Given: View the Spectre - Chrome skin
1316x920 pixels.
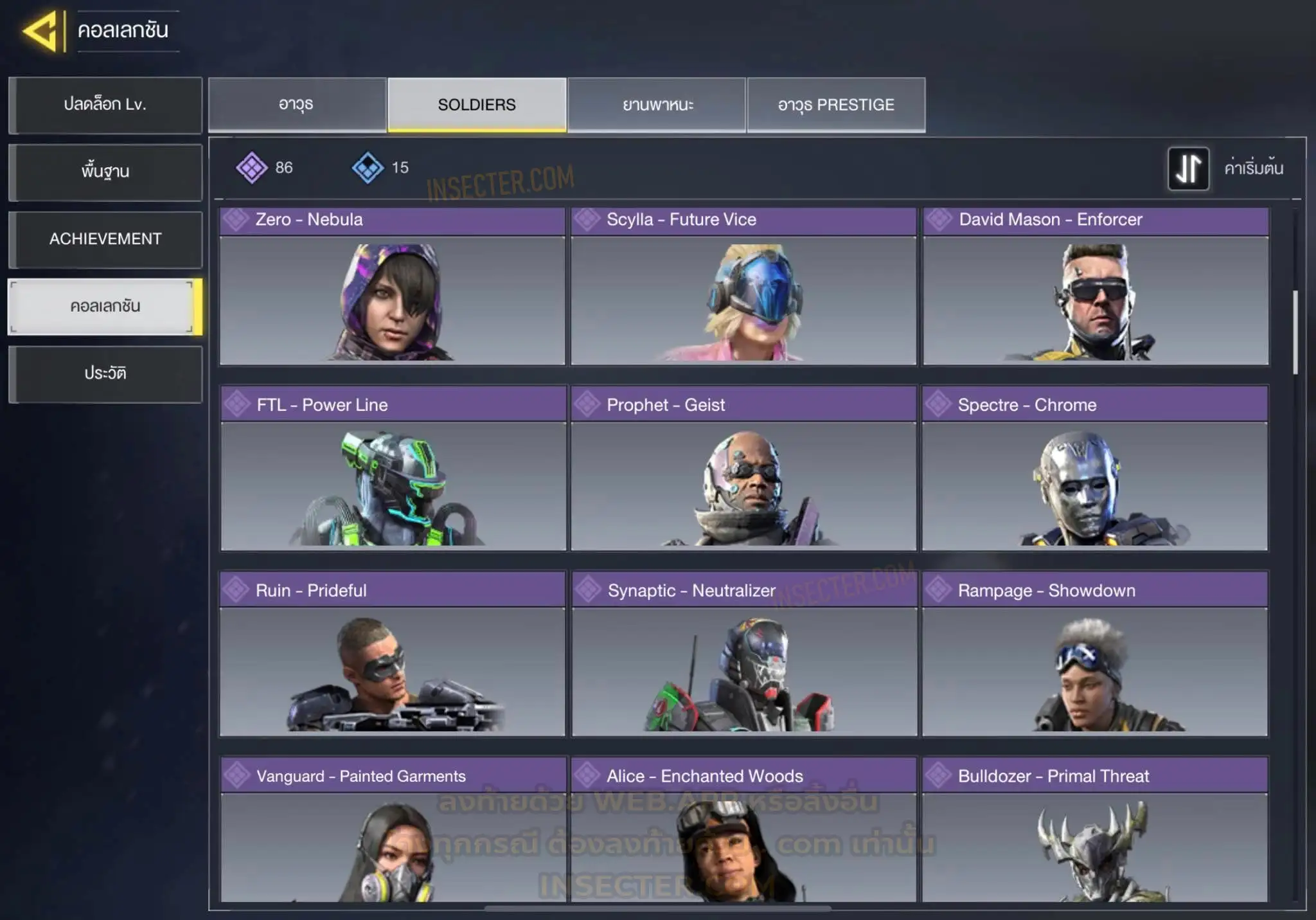Looking at the screenshot, I should coord(1095,469).
